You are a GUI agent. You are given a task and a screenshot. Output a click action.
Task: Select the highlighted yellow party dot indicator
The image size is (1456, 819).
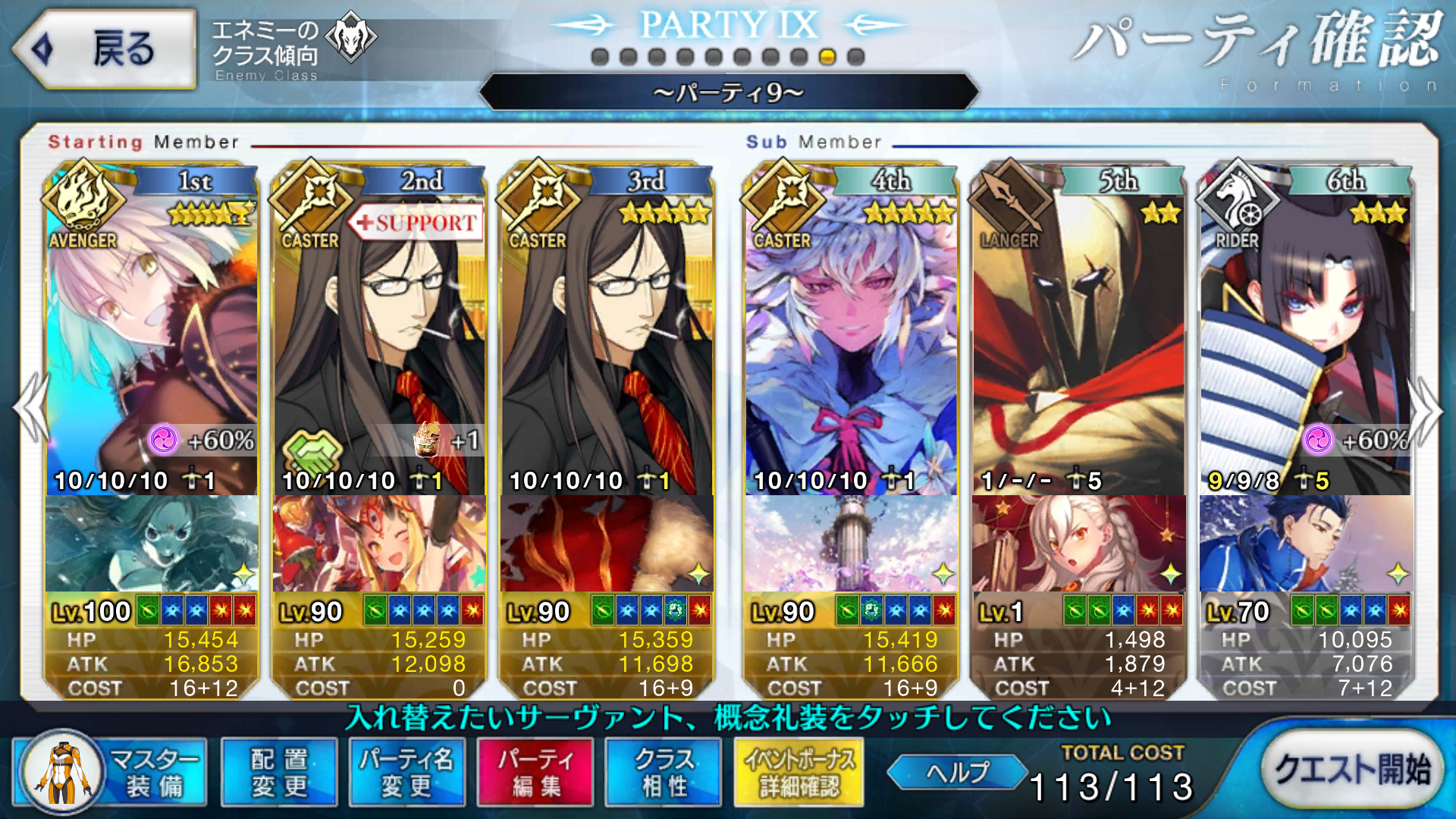pyautogui.click(x=828, y=54)
